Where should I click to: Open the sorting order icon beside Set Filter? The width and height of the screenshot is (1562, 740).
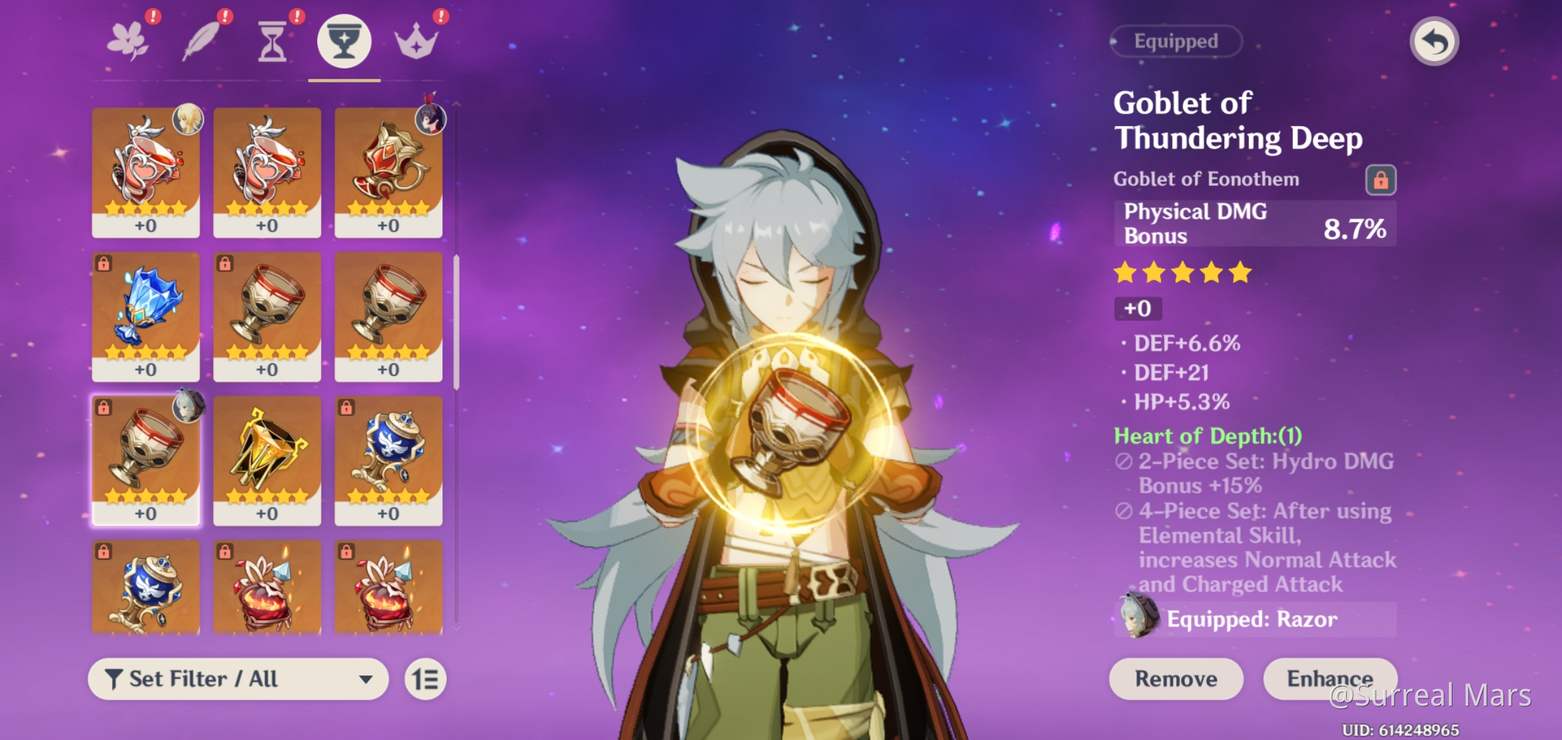(x=424, y=679)
